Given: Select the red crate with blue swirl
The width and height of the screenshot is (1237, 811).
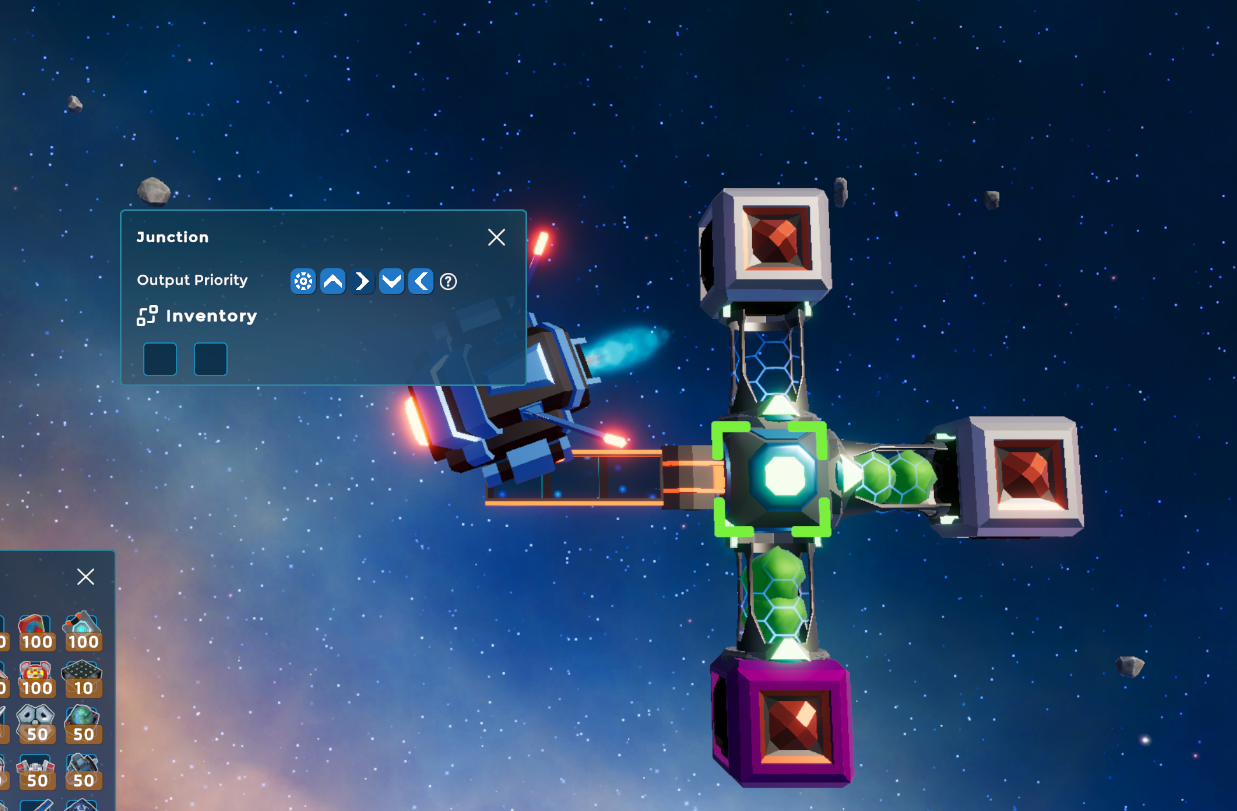Looking at the screenshot, I should pos(37,631).
